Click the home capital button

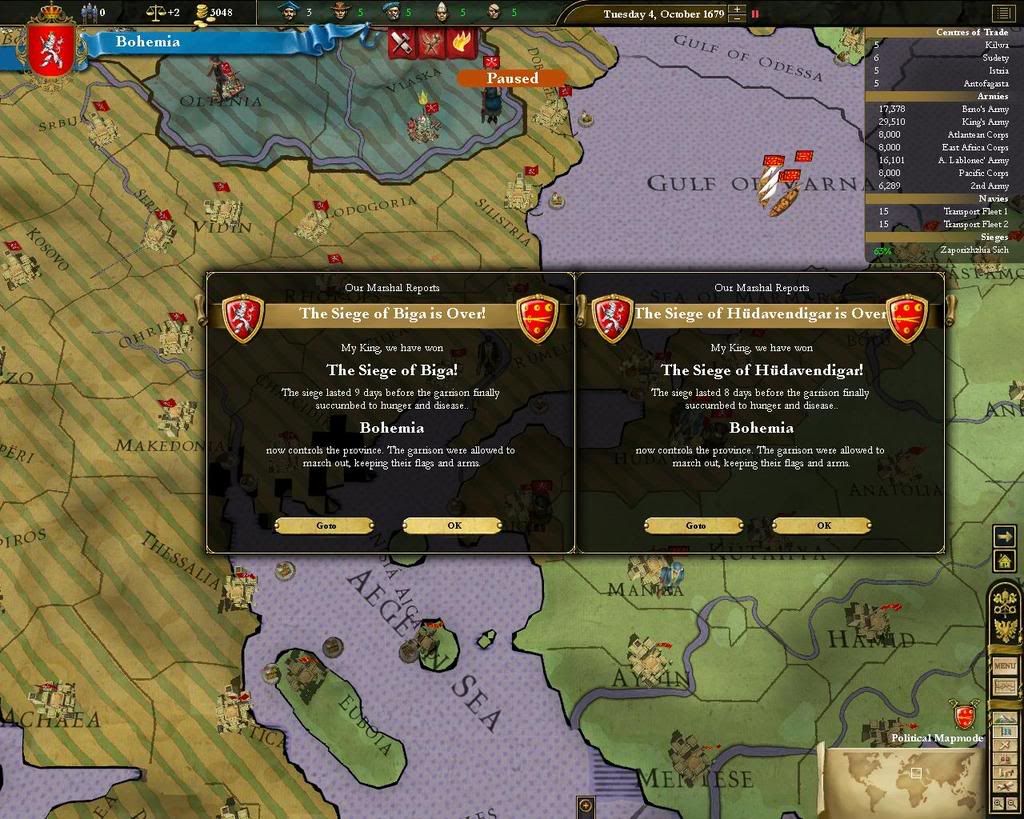point(1004,562)
